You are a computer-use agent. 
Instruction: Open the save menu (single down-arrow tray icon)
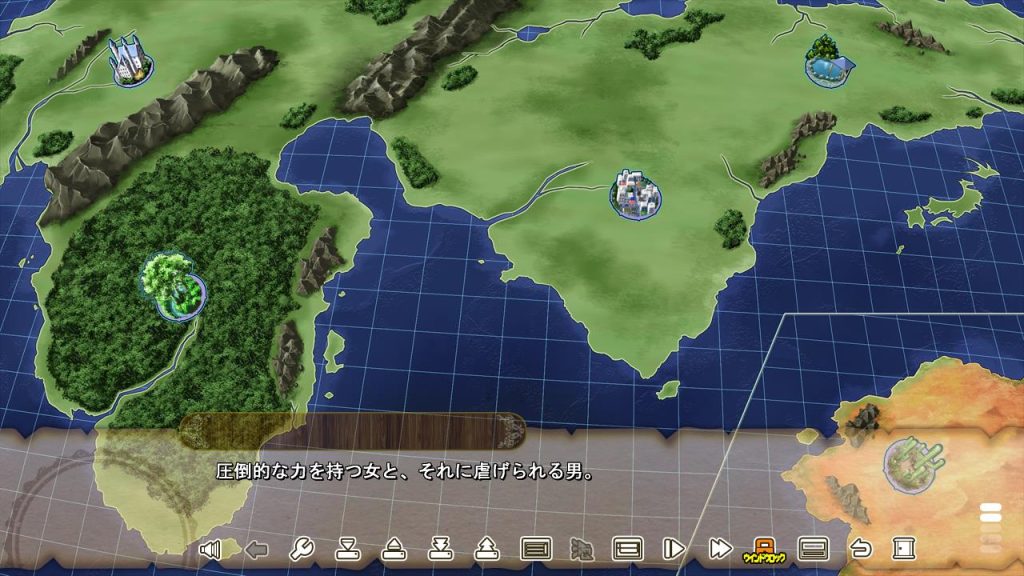(x=347, y=548)
